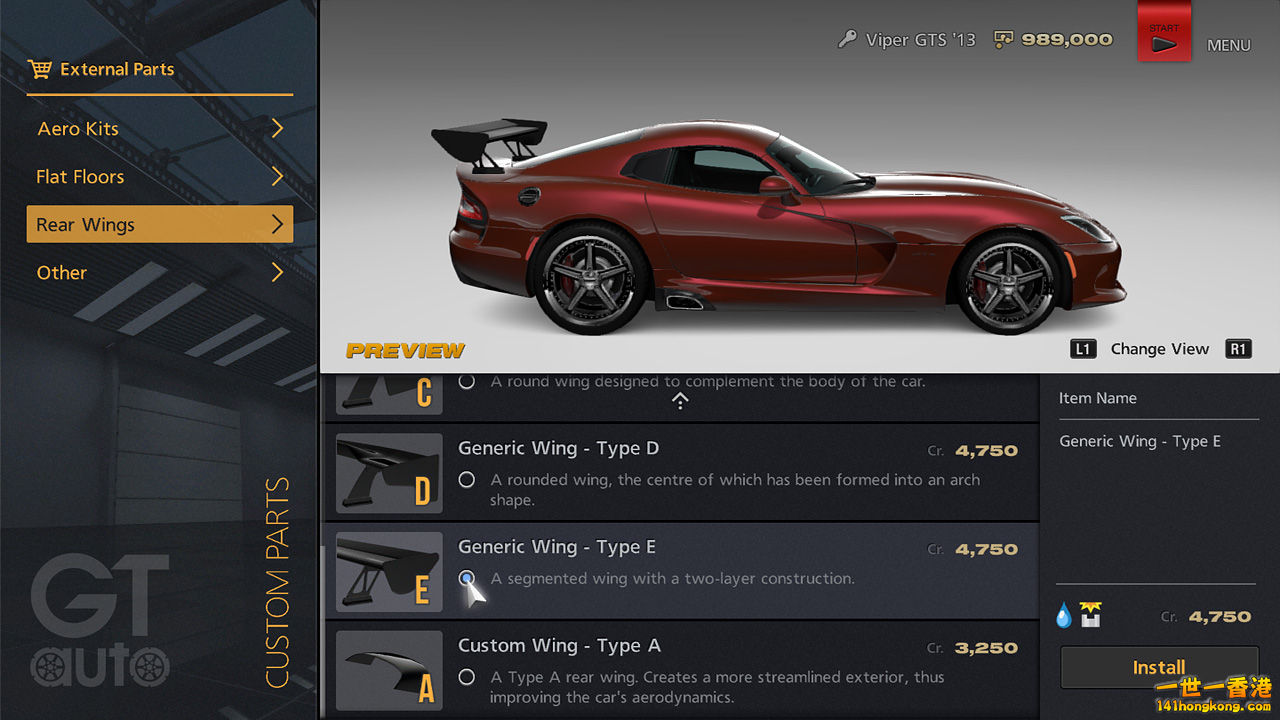1280x720 pixels.
Task: Click the red START button
Action: pyautogui.click(x=1164, y=31)
